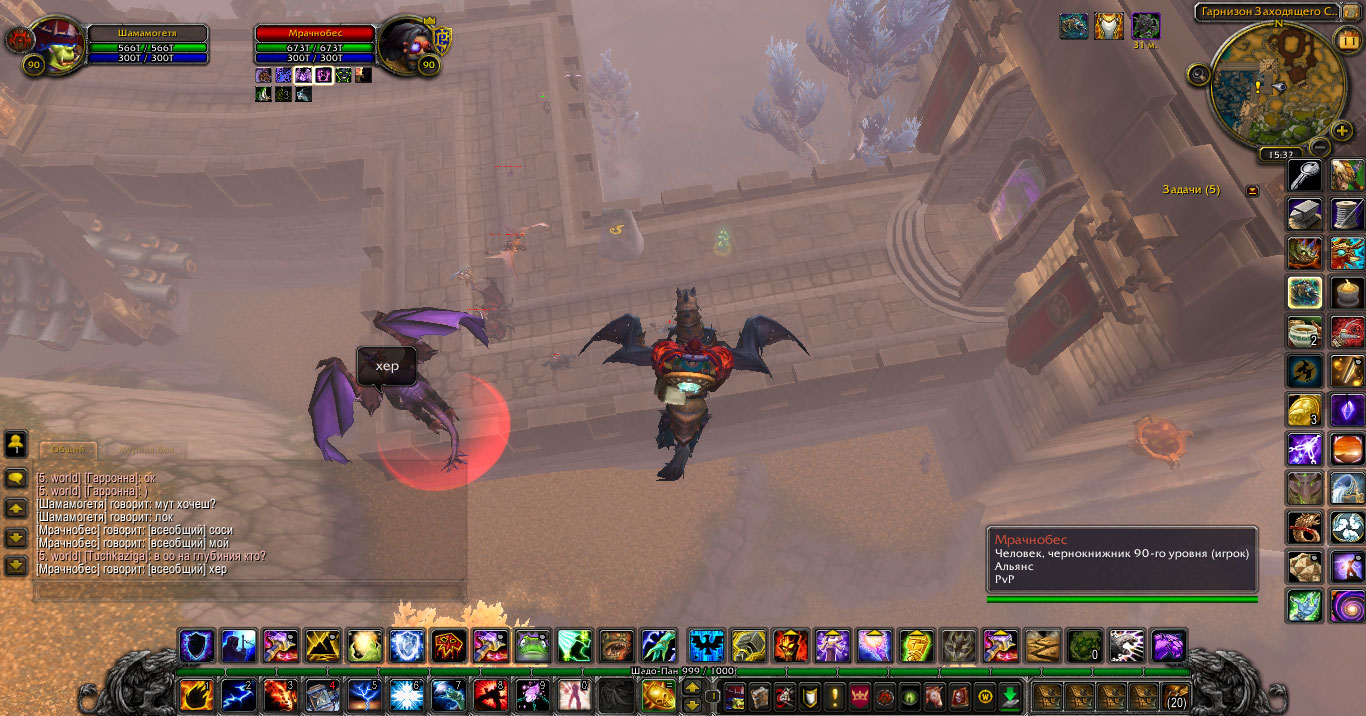Screen dimensions: 1366x716
Task: Use the anvil icon in the side bar
Action: click(1305, 214)
